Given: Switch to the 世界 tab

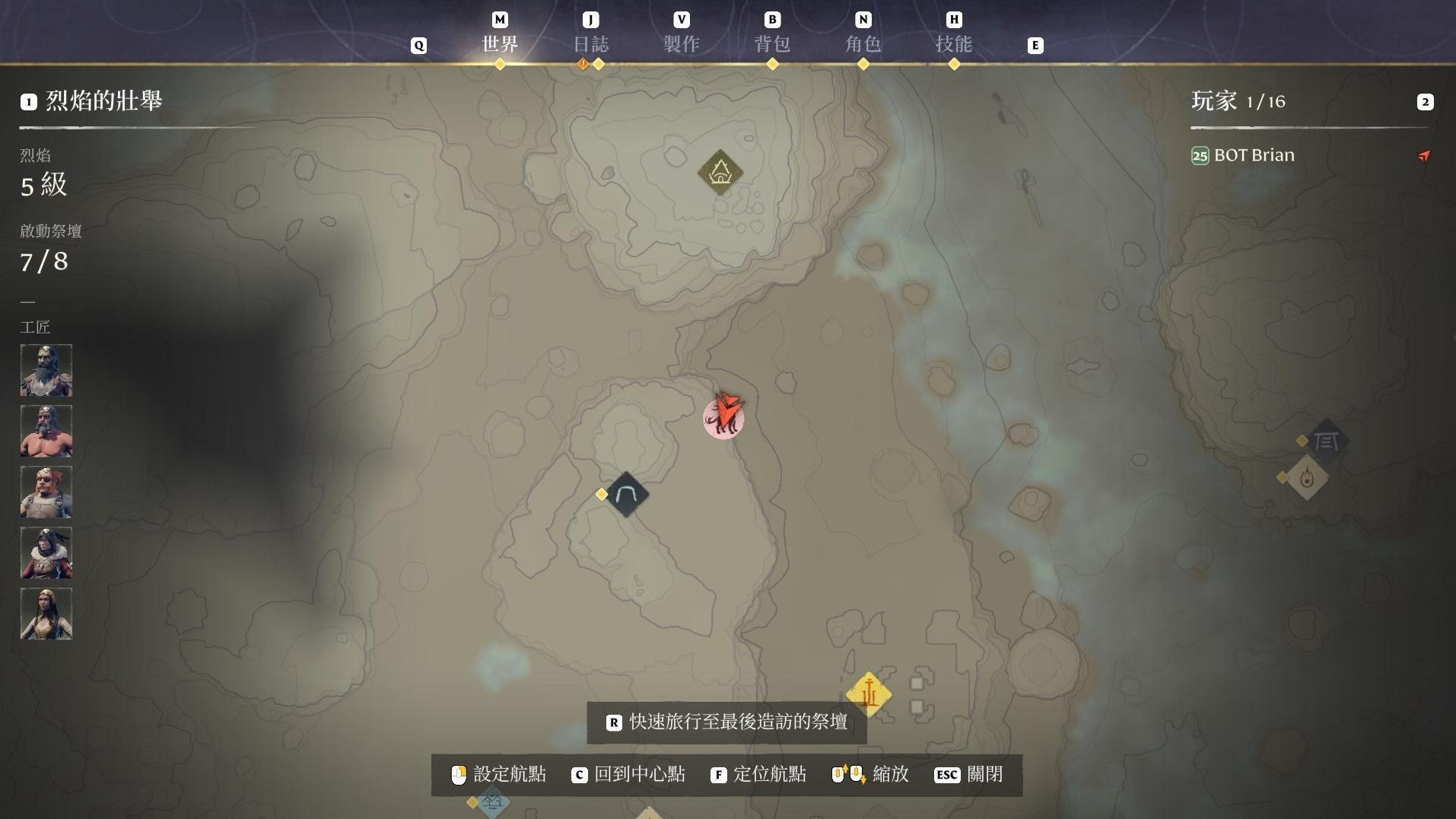Looking at the screenshot, I should point(500,43).
